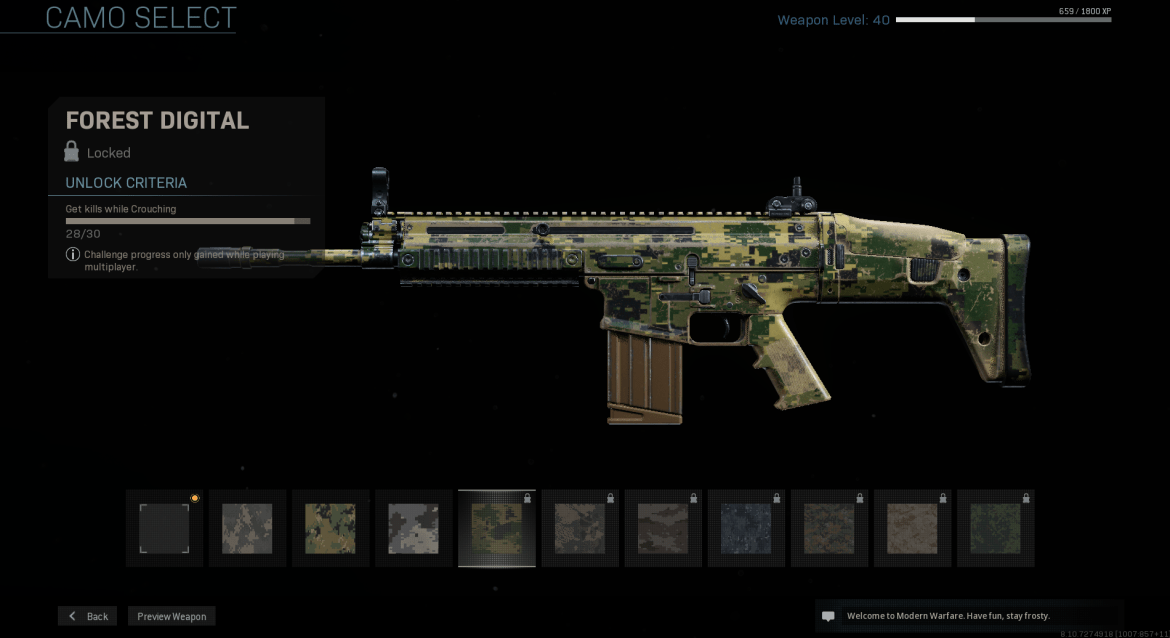Select the locked dark green camo at row end

pos(995,528)
